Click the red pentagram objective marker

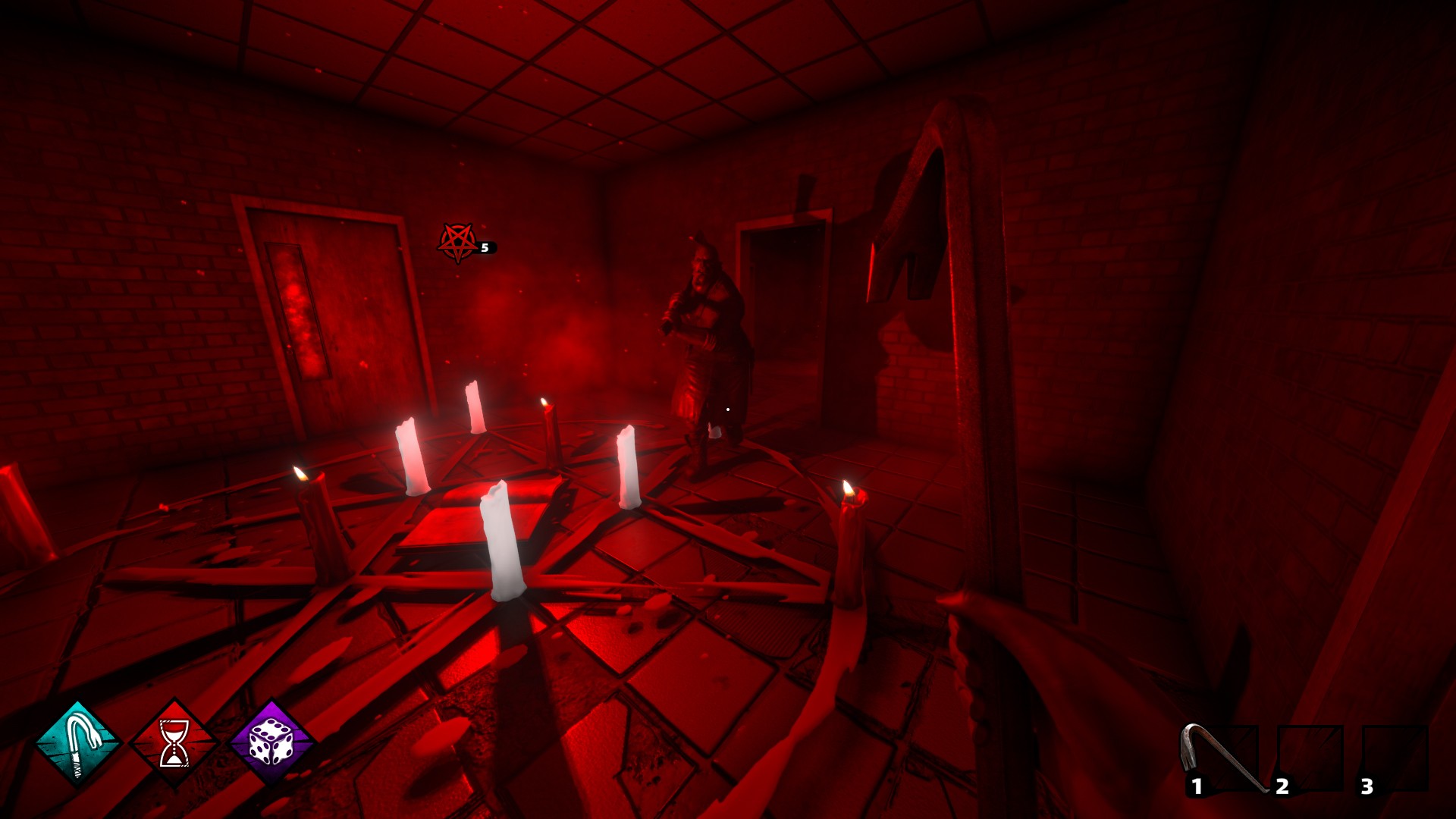click(x=458, y=242)
